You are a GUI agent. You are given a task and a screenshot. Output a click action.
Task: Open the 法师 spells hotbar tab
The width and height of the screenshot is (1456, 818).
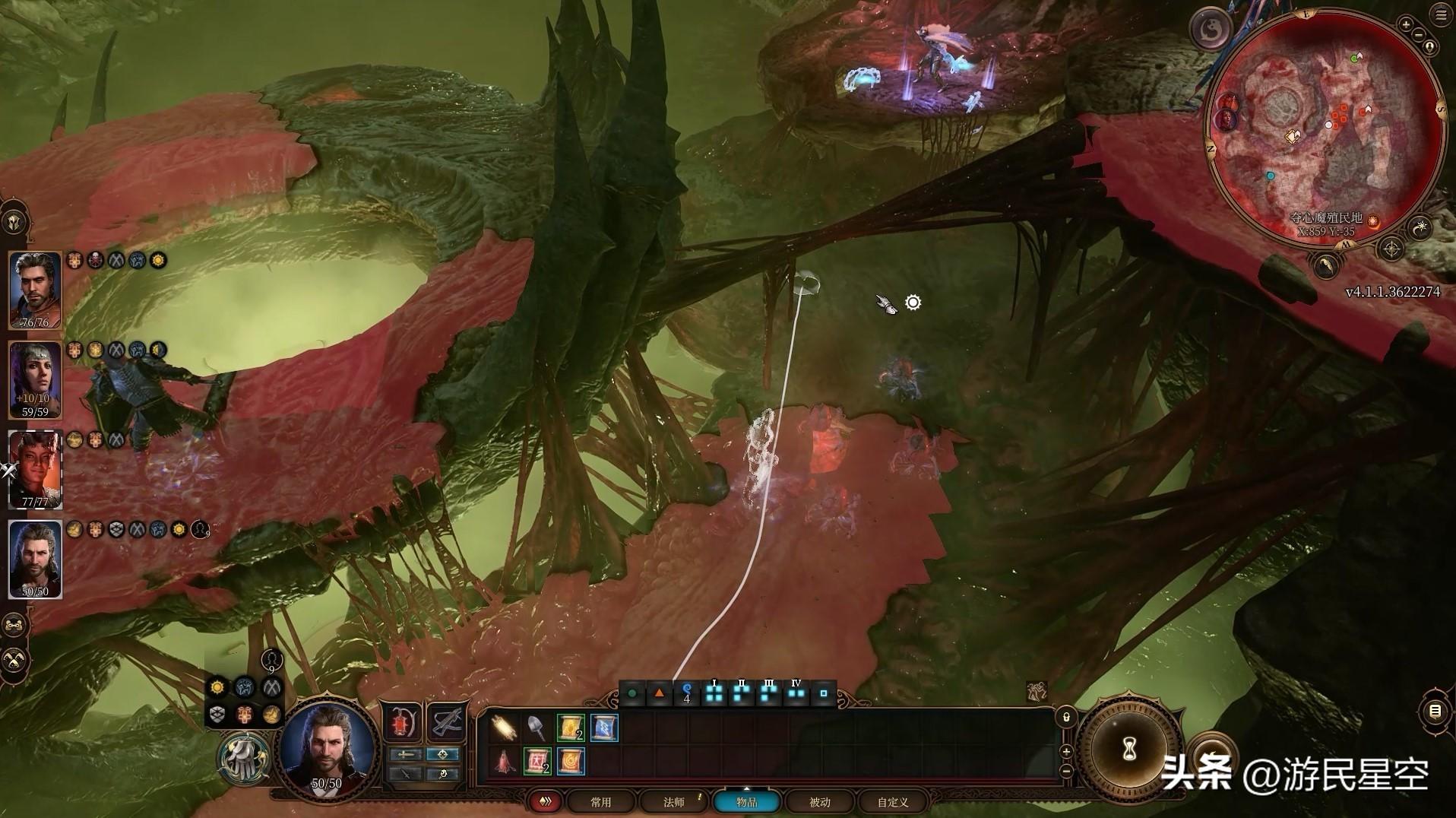pos(673,802)
